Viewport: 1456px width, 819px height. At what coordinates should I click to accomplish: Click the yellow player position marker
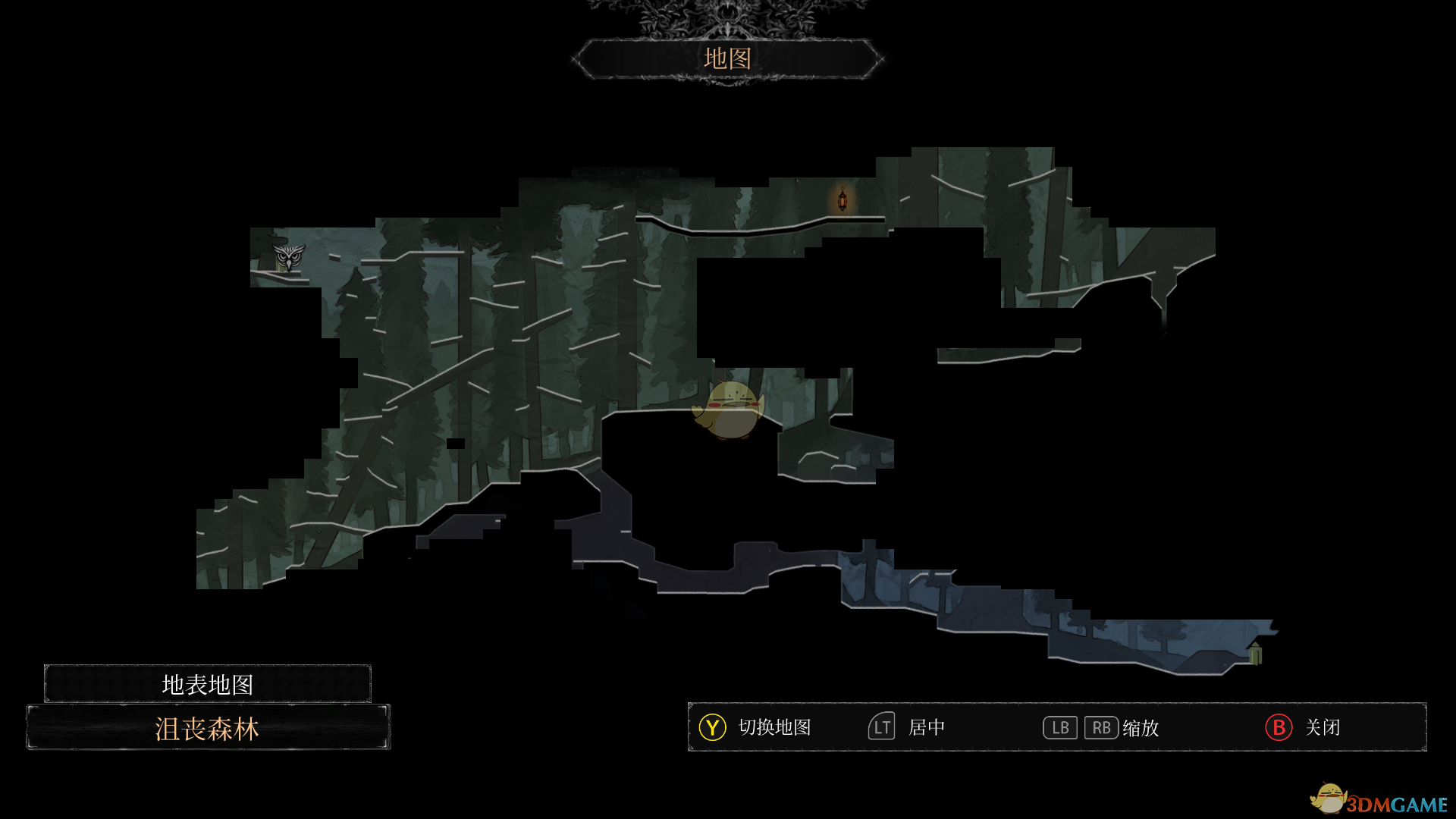(729, 410)
